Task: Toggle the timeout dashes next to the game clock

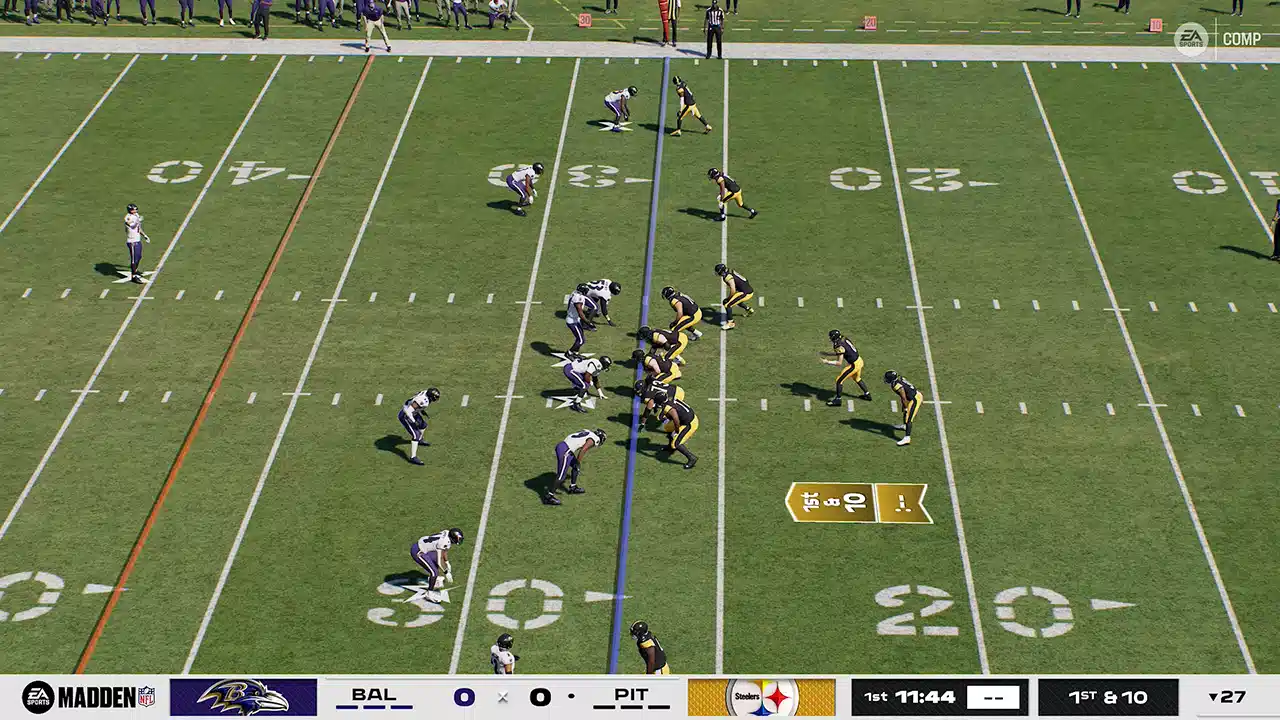Action: [994, 697]
